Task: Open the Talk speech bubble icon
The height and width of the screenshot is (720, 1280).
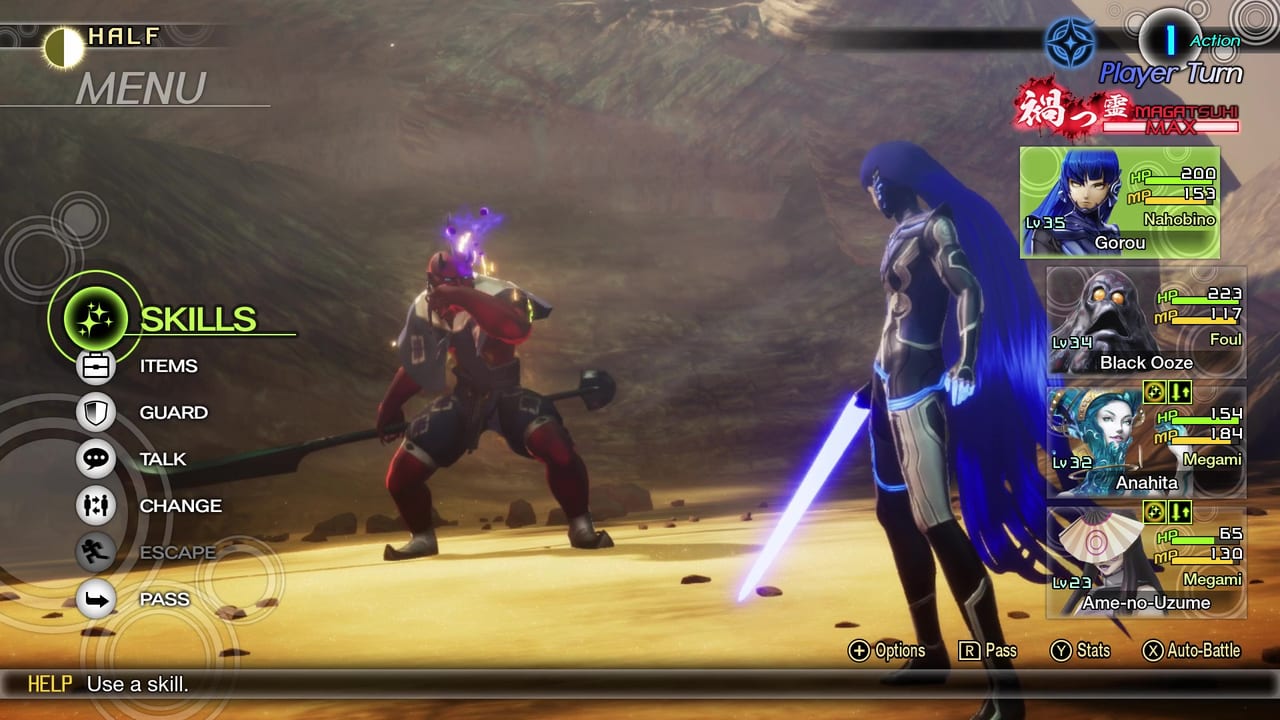Action: pos(95,459)
